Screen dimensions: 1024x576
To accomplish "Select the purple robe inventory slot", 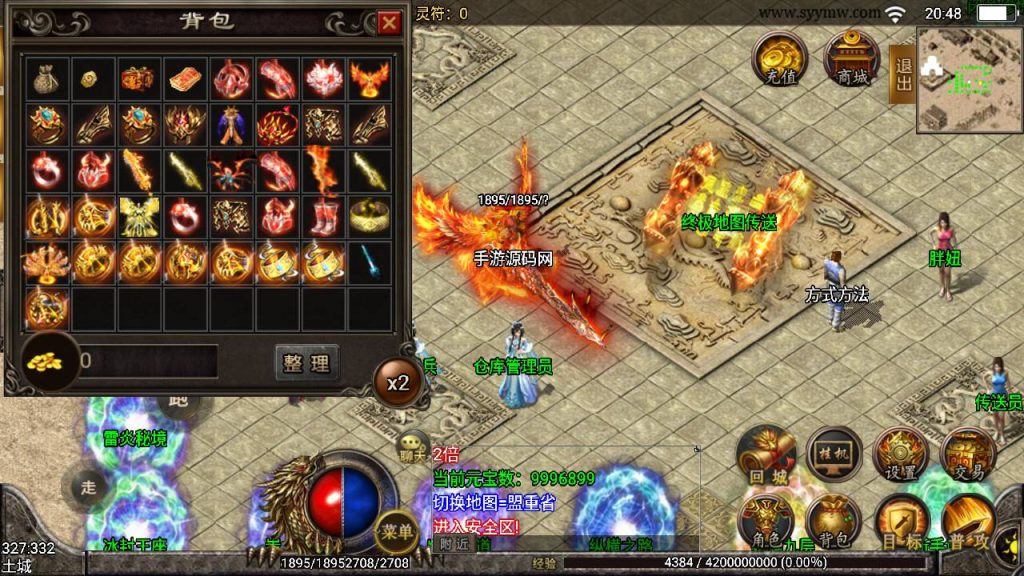I will [x=232, y=124].
